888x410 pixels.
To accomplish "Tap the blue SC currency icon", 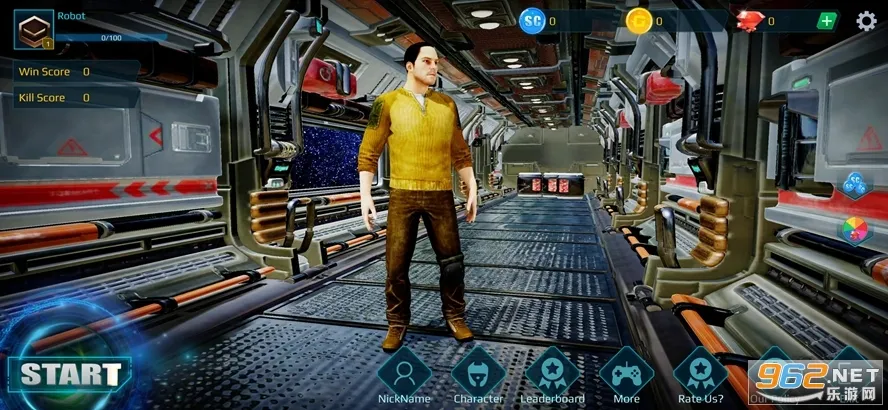I will [x=532, y=20].
